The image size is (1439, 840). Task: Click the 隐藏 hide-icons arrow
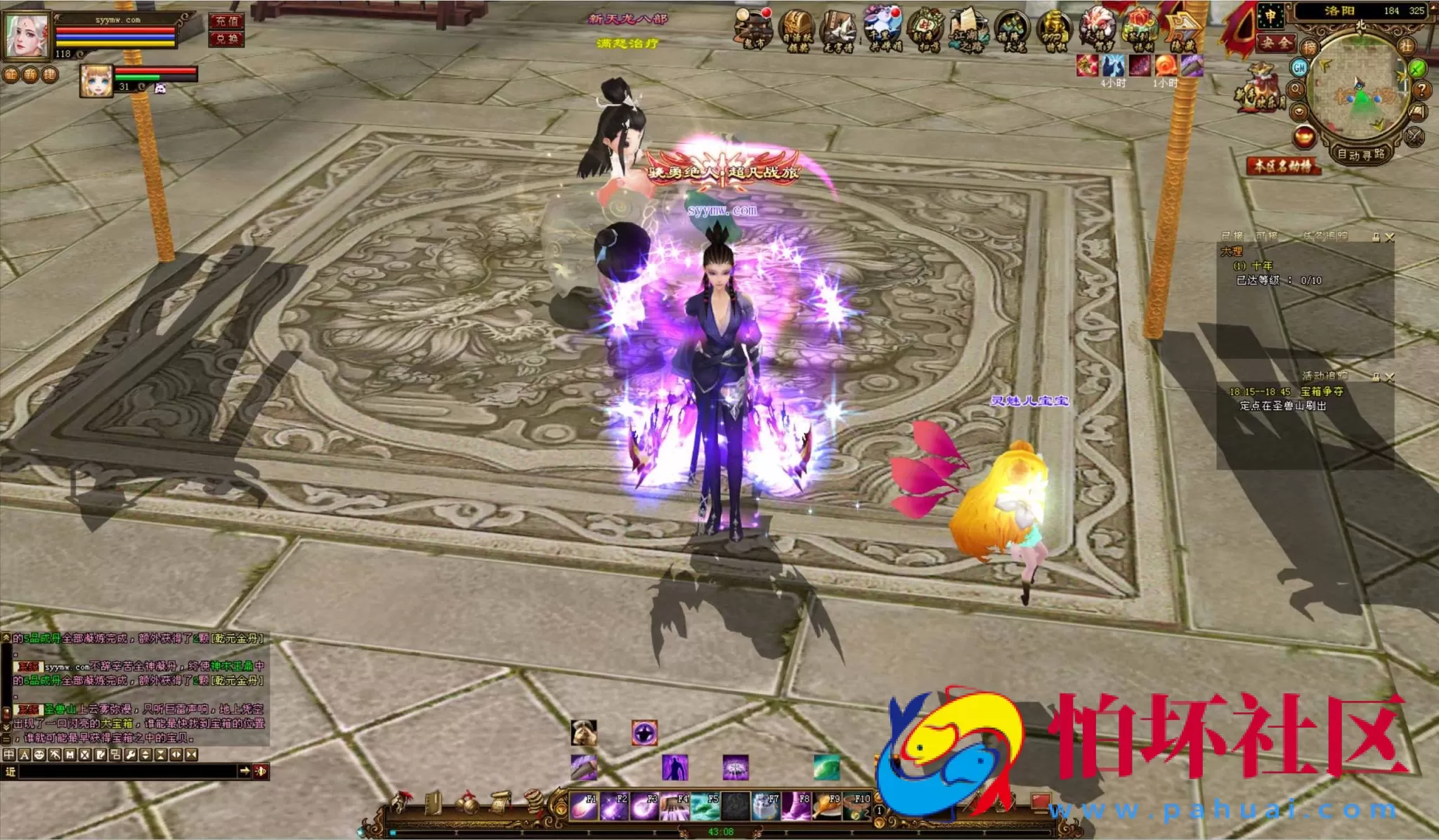(1183, 31)
